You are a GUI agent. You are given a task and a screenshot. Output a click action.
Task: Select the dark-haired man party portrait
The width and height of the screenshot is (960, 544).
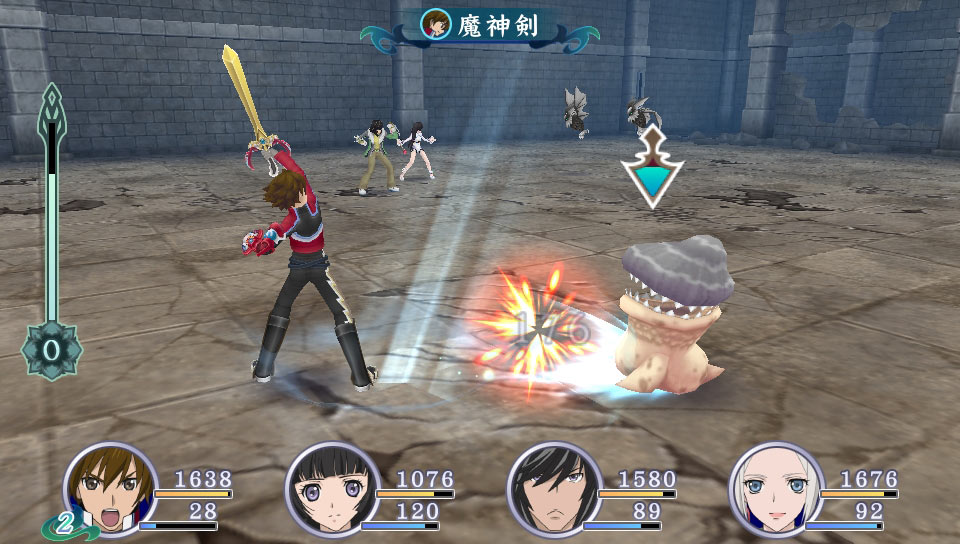coord(553,491)
